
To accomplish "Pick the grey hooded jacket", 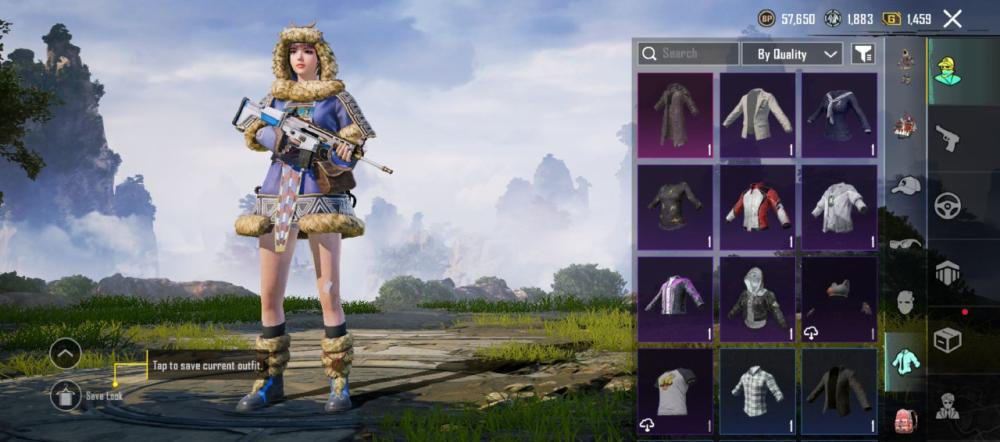I will coord(757,299).
